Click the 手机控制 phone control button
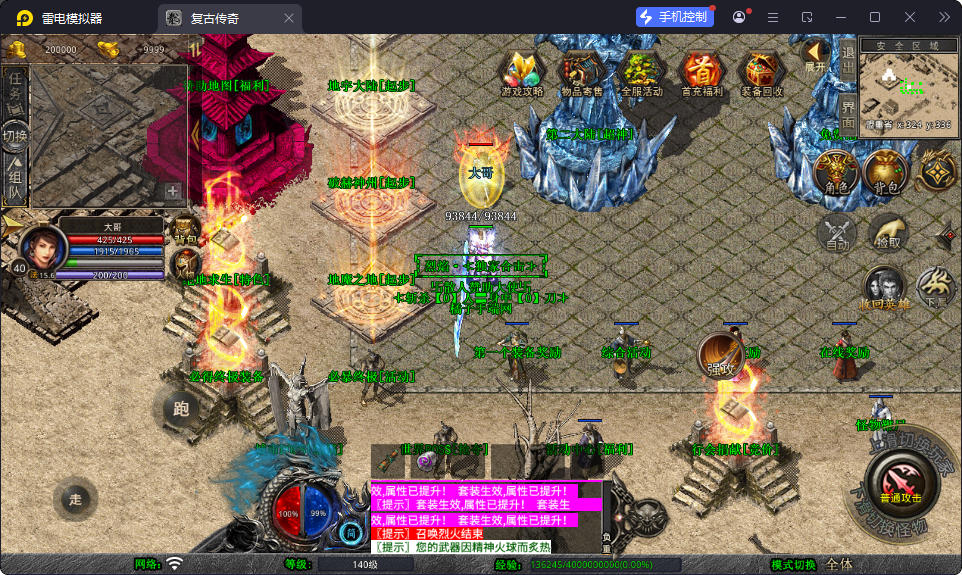The height and width of the screenshot is (575, 962). click(675, 17)
